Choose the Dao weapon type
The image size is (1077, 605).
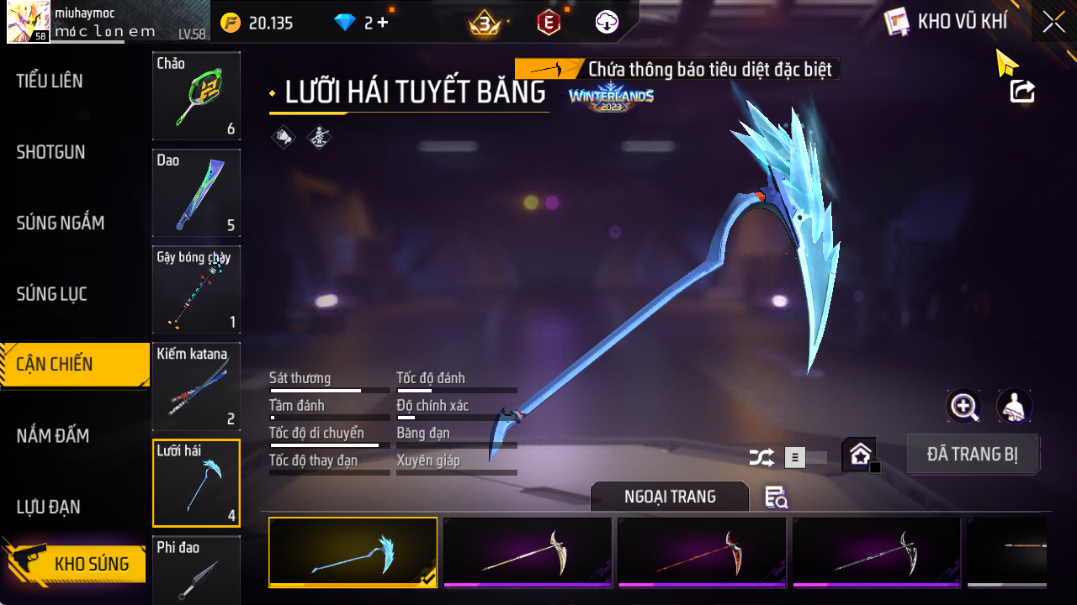point(196,193)
